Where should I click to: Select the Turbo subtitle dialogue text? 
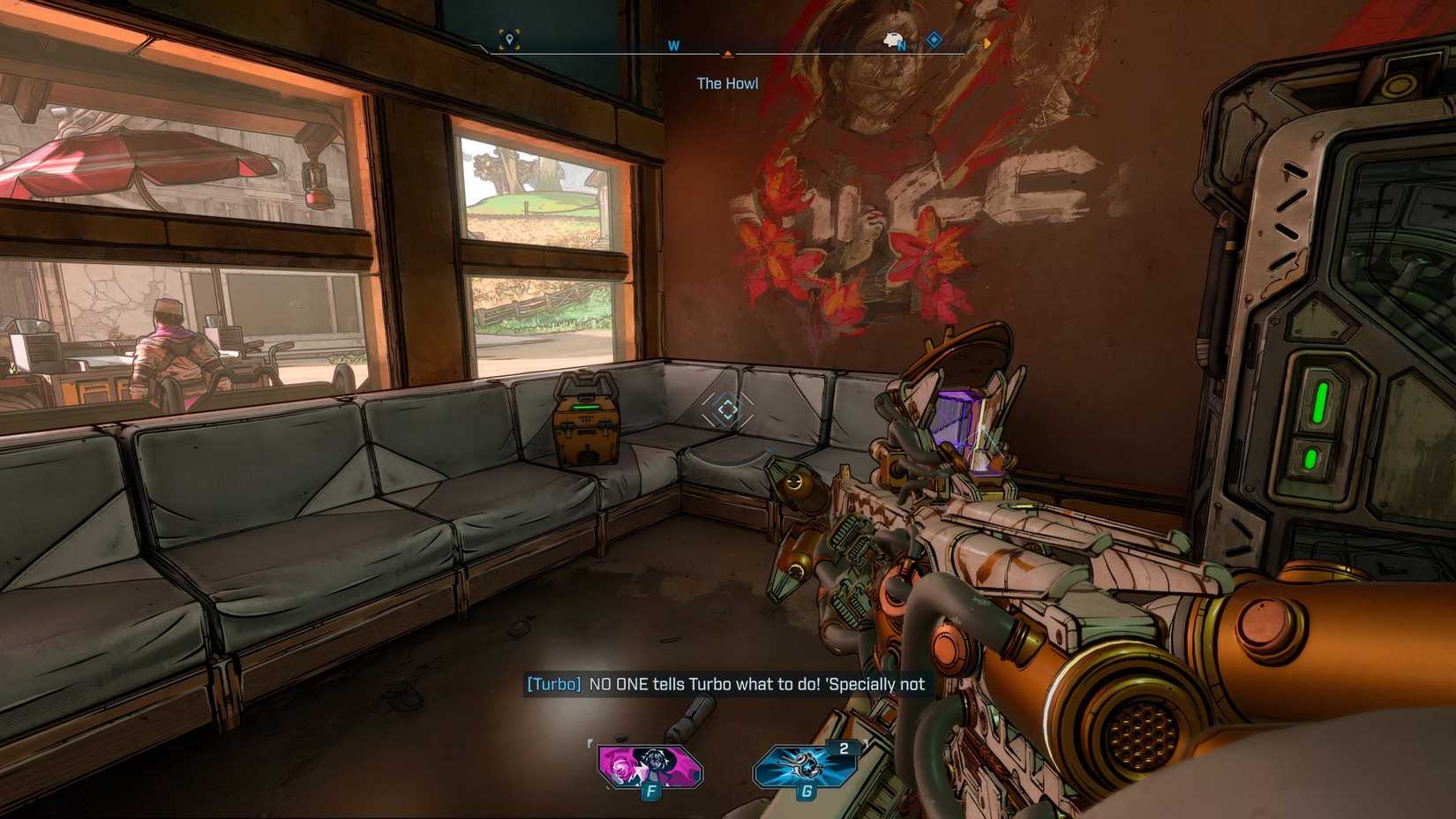[725, 684]
